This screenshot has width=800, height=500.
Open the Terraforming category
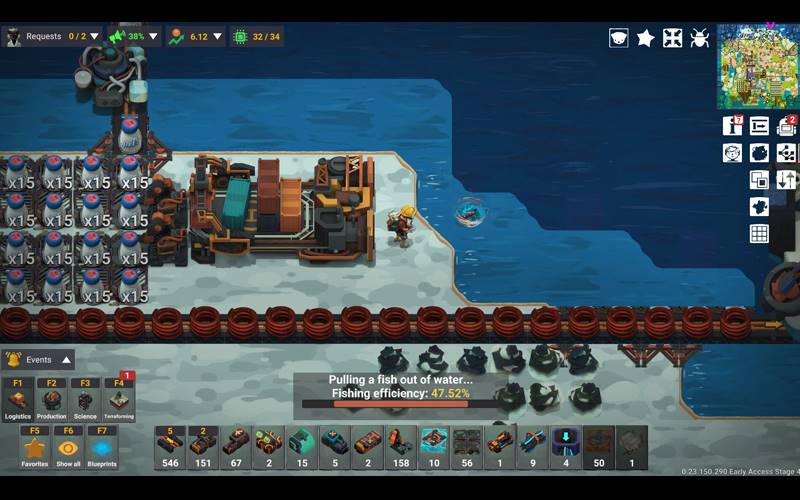pyautogui.click(x=118, y=400)
